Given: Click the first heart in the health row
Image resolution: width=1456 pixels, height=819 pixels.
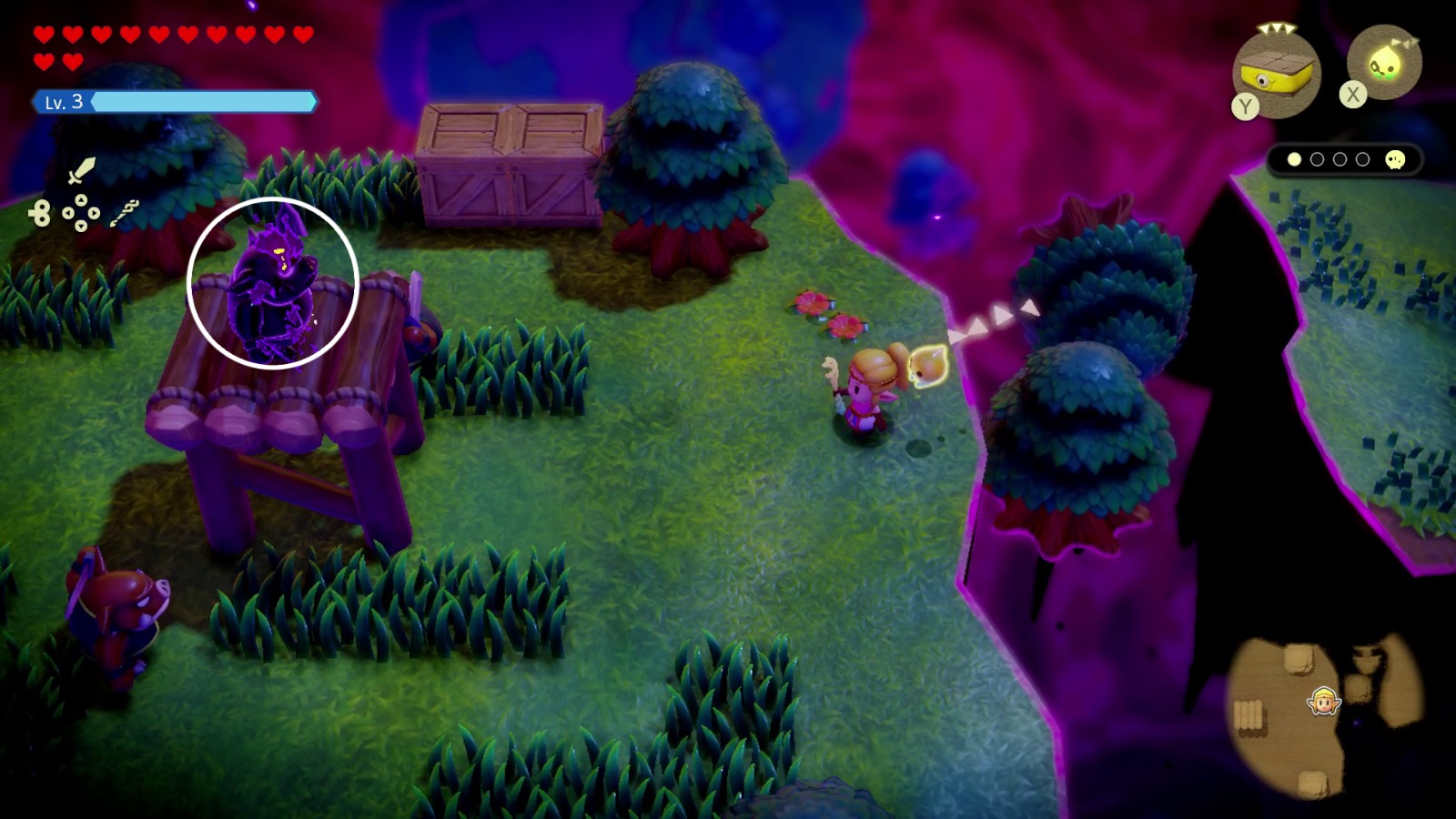Looking at the screenshot, I should pyautogui.click(x=43, y=34).
